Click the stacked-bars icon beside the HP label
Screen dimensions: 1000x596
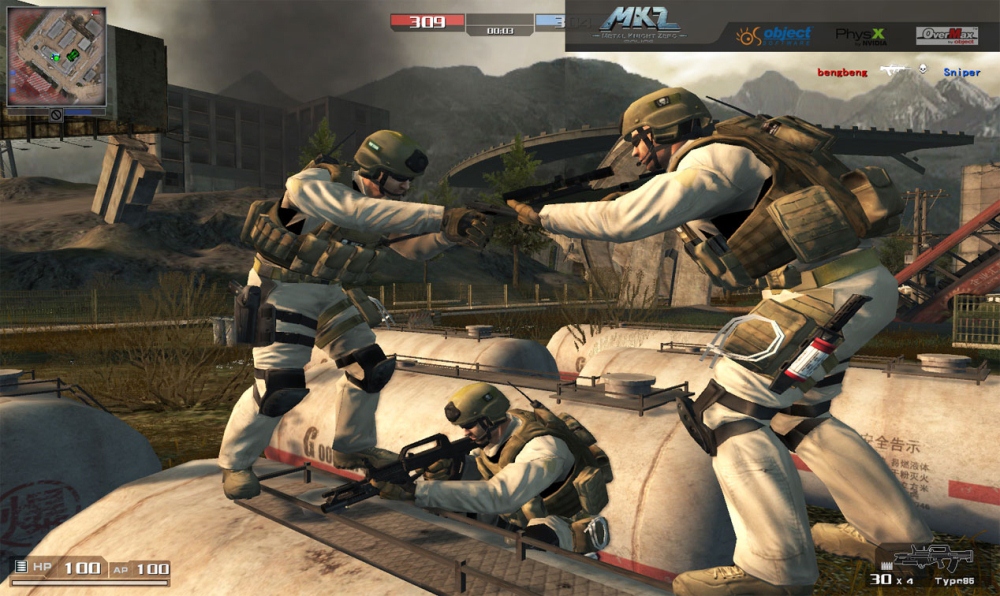pyautogui.click(x=17, y=568)
